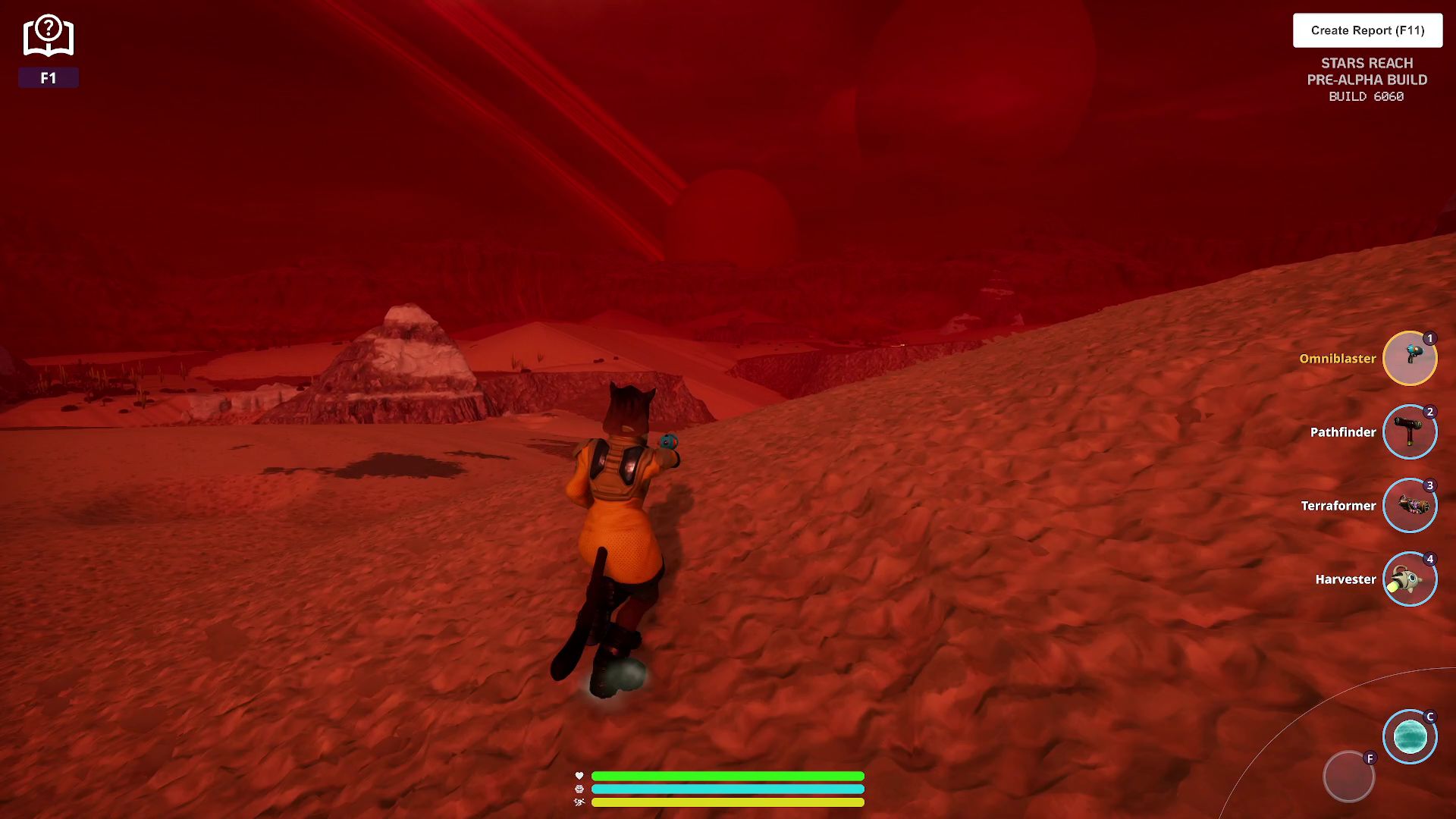
Task: Switch to the Terraformer tool
Action: [x=1410, y=506]
